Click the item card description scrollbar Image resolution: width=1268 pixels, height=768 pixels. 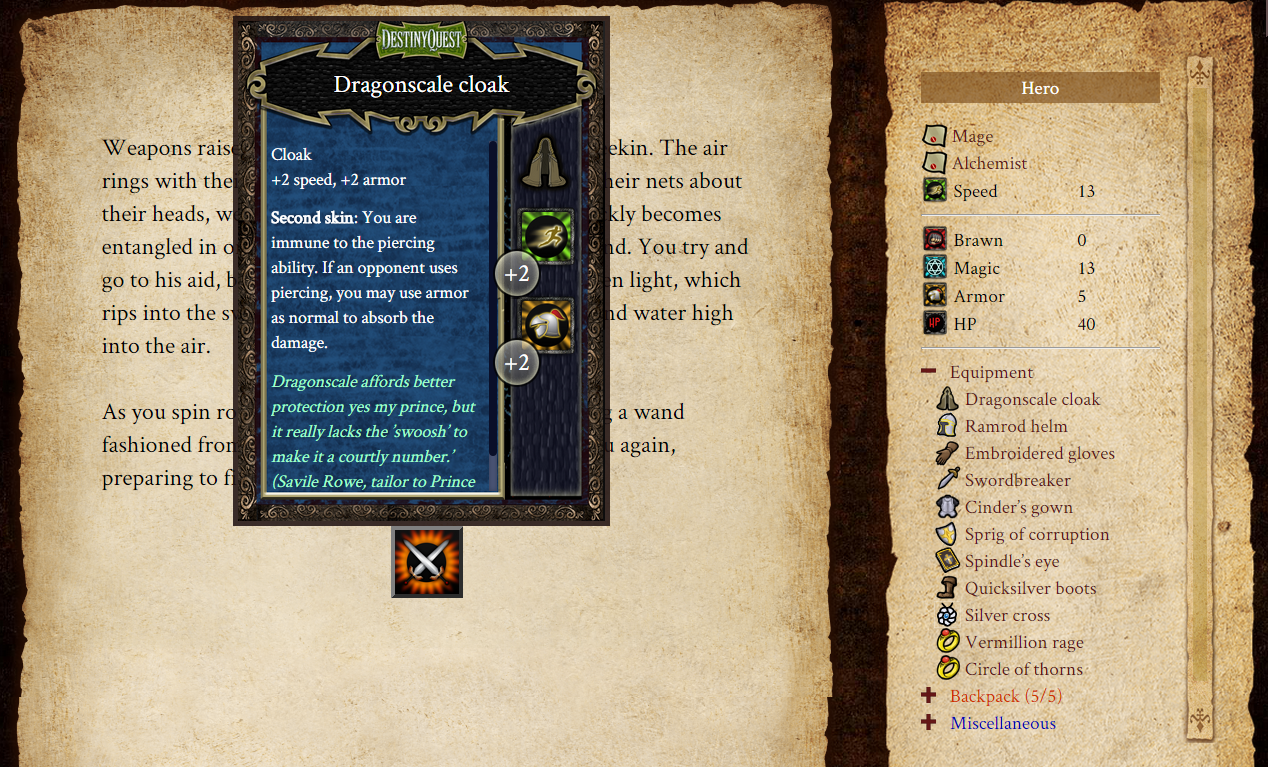493,300
